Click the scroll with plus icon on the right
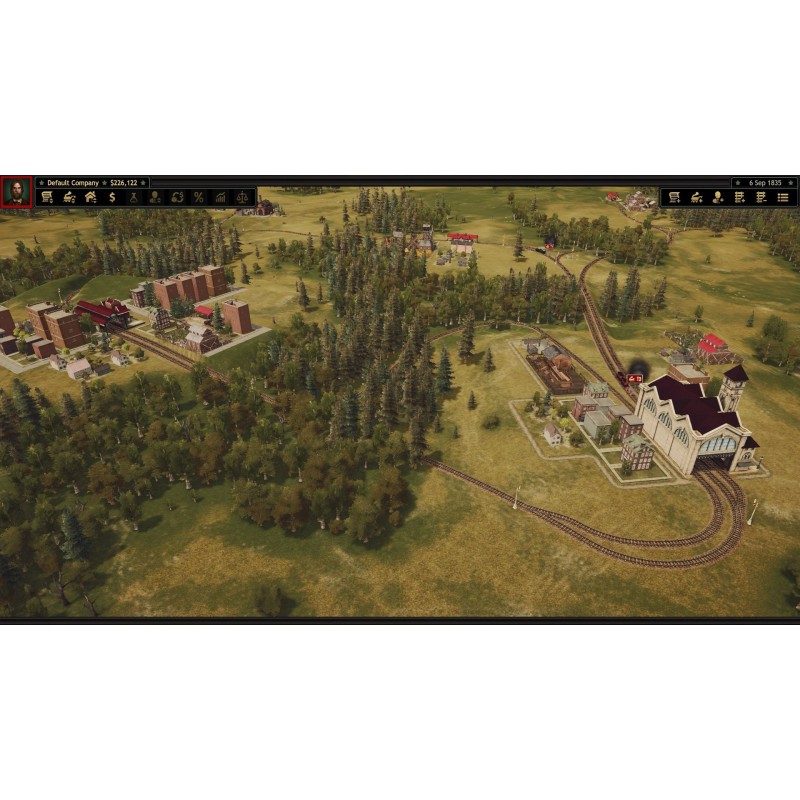800x800 pixels. click(674, 198)
